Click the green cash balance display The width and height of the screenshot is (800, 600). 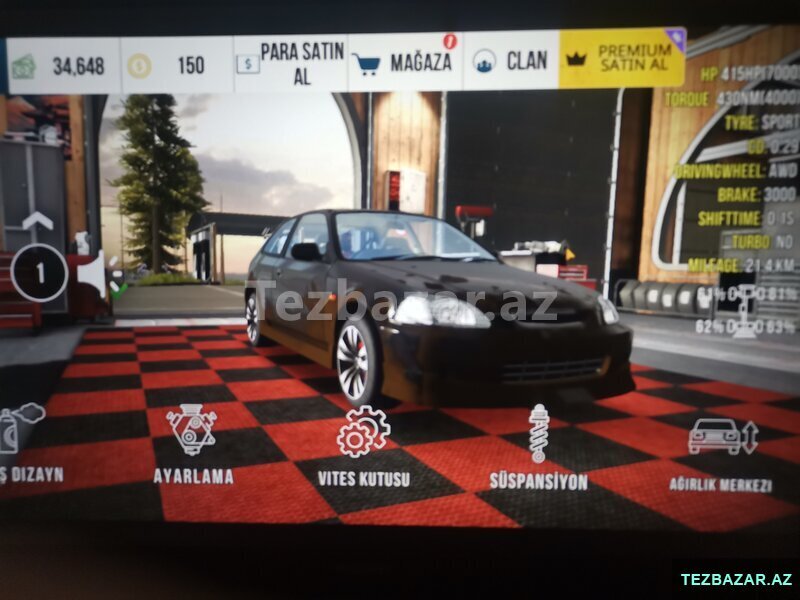tap(62, 67)
